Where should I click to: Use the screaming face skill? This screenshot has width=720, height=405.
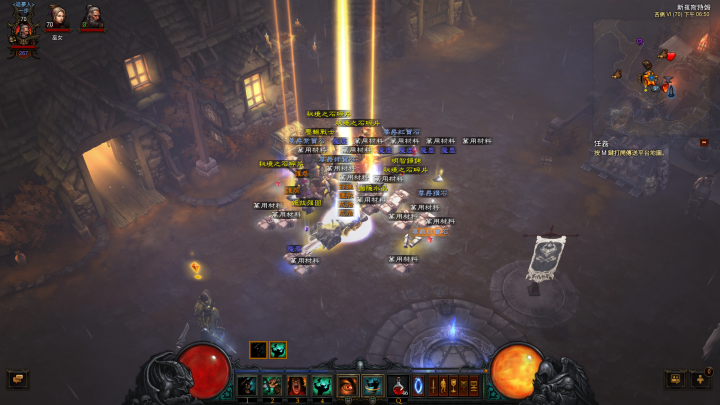tap(297, 386)
